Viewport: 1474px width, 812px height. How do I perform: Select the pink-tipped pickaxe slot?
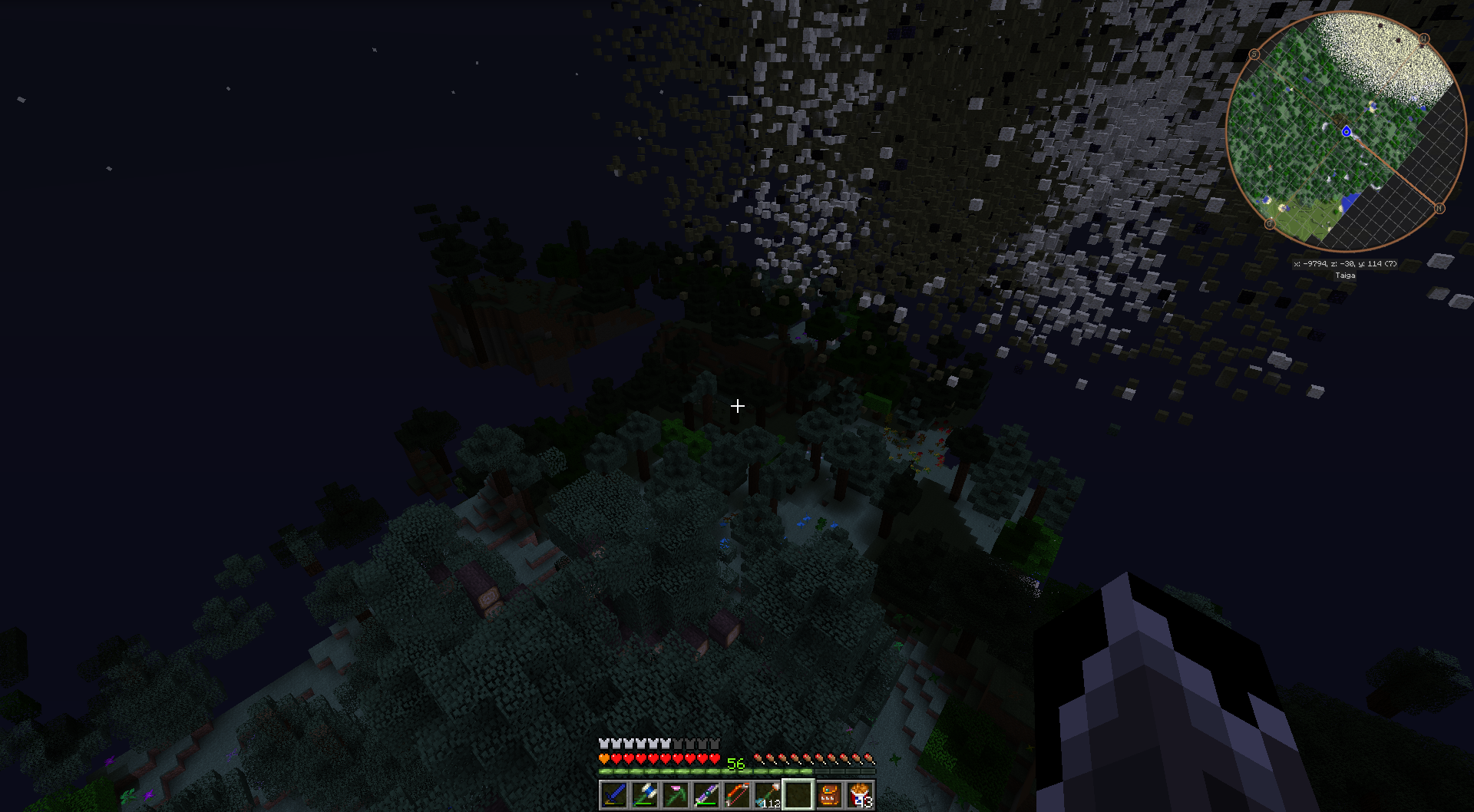coord(675,794)
